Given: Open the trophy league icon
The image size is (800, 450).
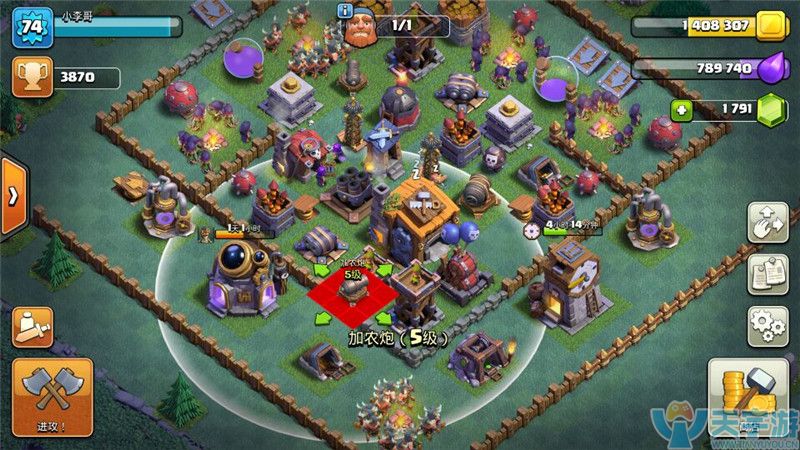Looking at the screenshot, I should 31,76.
